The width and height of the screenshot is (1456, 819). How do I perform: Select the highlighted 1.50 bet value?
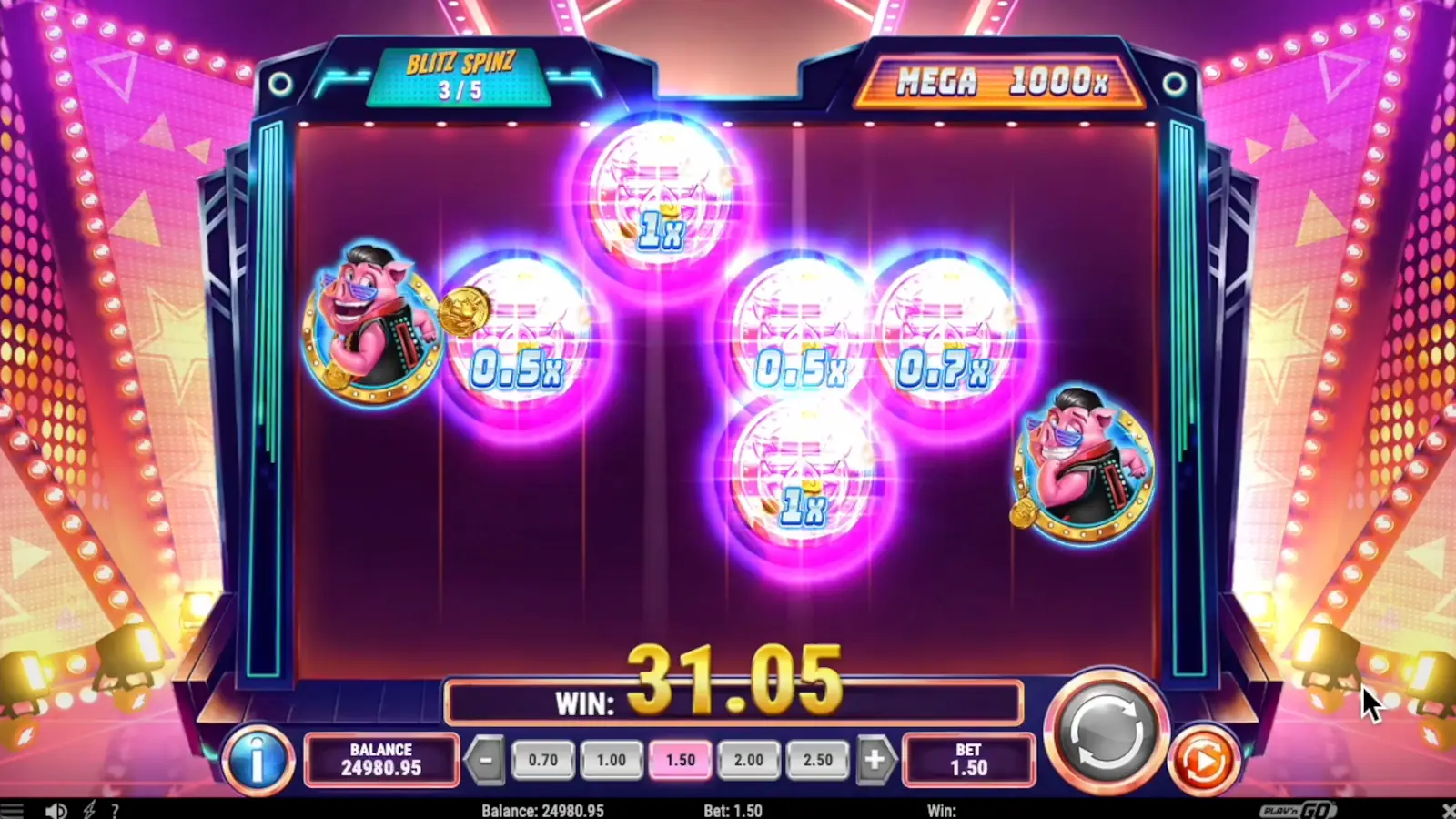680,760
